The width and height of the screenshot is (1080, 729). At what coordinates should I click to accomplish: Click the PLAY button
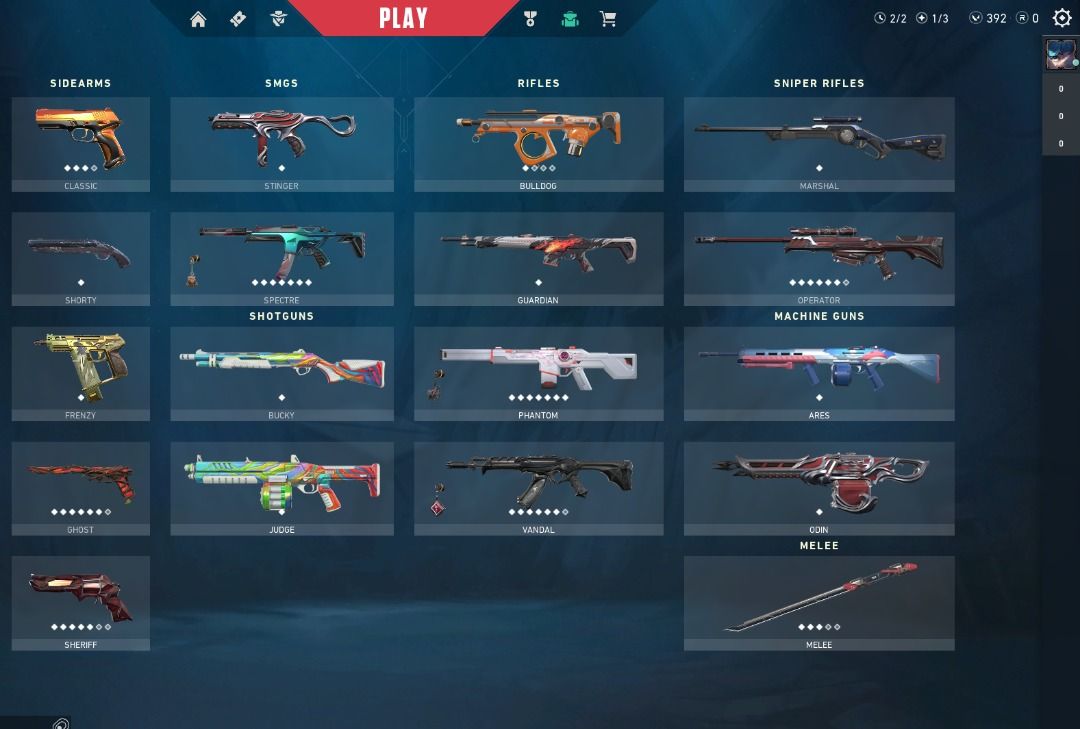[x=403, y=18]
